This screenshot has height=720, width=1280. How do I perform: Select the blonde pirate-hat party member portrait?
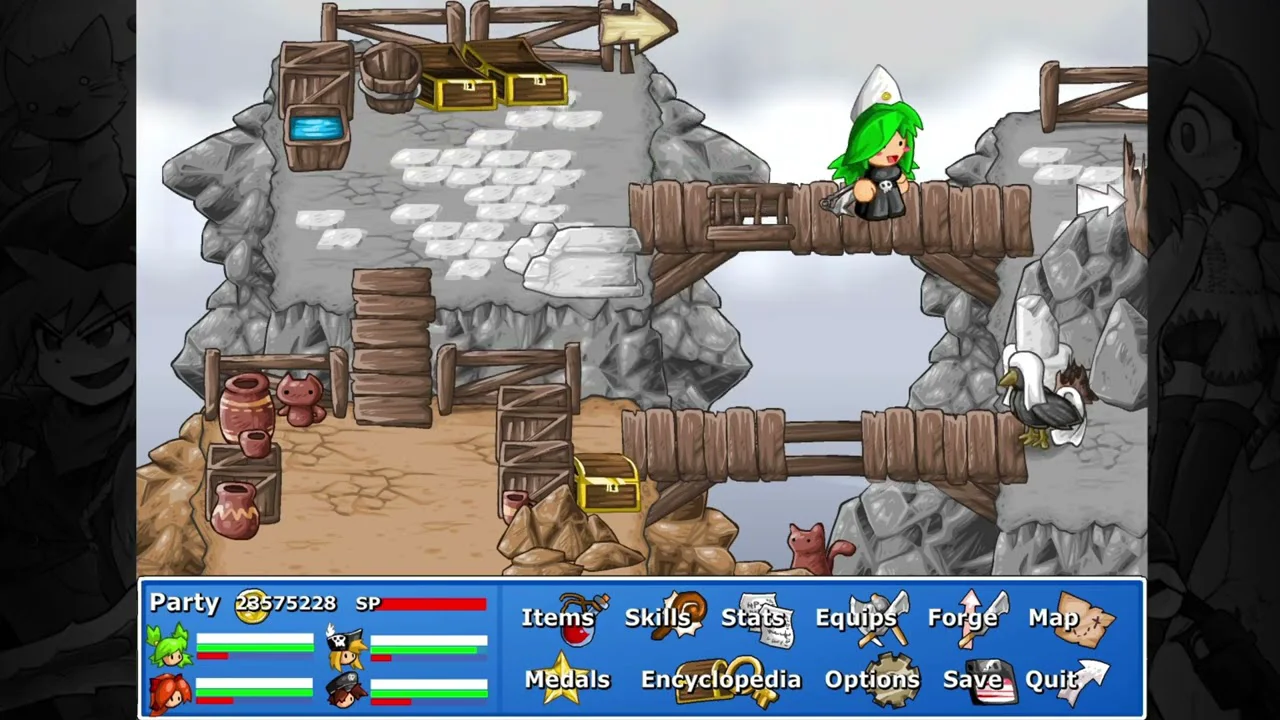click(345, 647)
